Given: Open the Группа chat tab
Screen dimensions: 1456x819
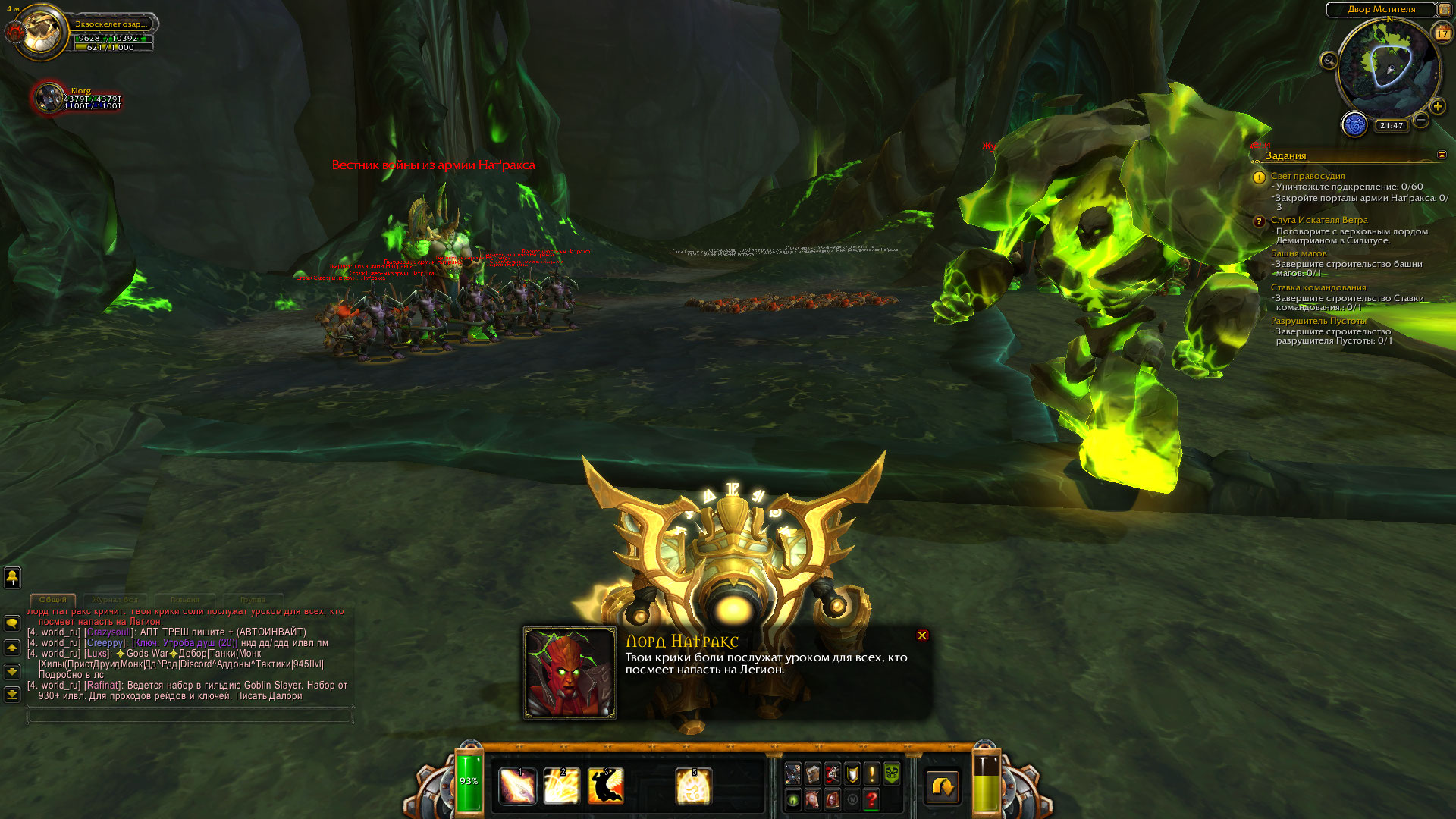Looking at the screenshot, I should (x=253, y=600).
